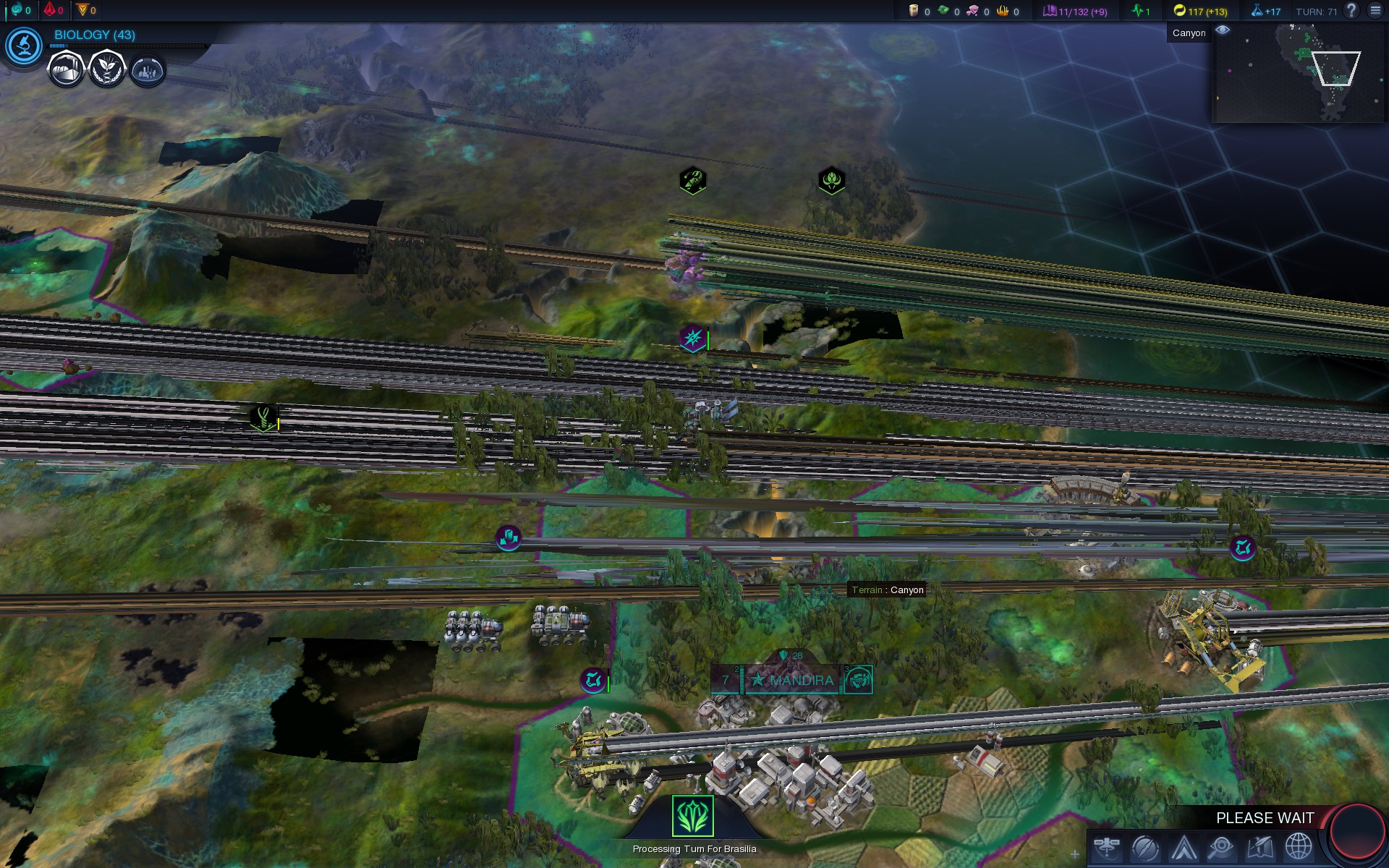Open the Mandira city banner

(x=793, y=680)
